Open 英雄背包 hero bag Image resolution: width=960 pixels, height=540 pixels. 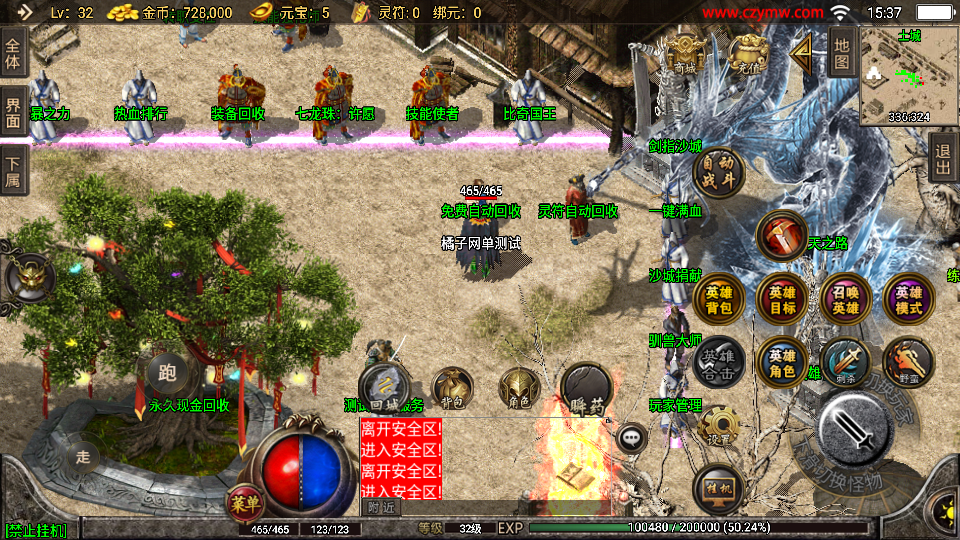[719, 301]
